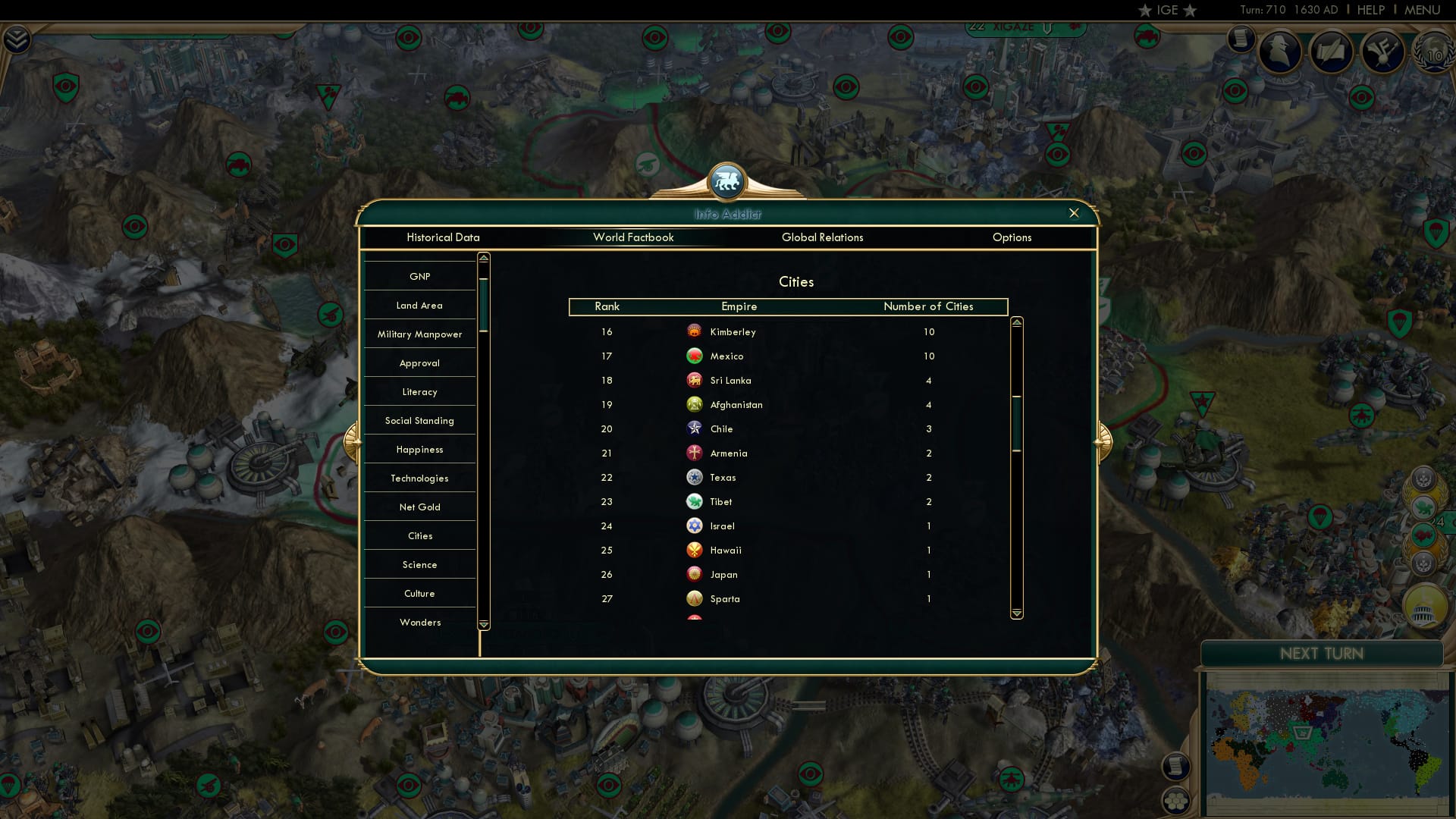
Task: Click the Kimberley empire emblem in rank 16
Action: [695, 331]
